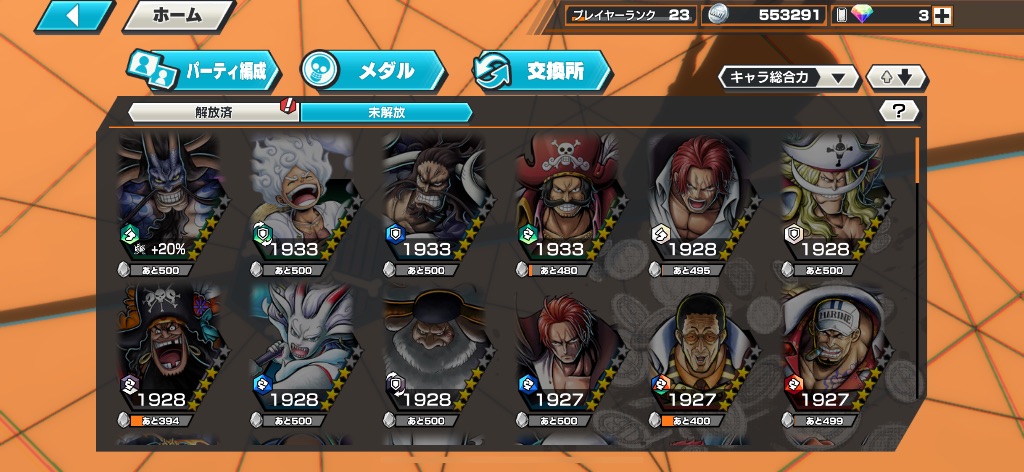Screen dimensions: 1024x472
Task: Return to ホーム screen
Action: 178,16
